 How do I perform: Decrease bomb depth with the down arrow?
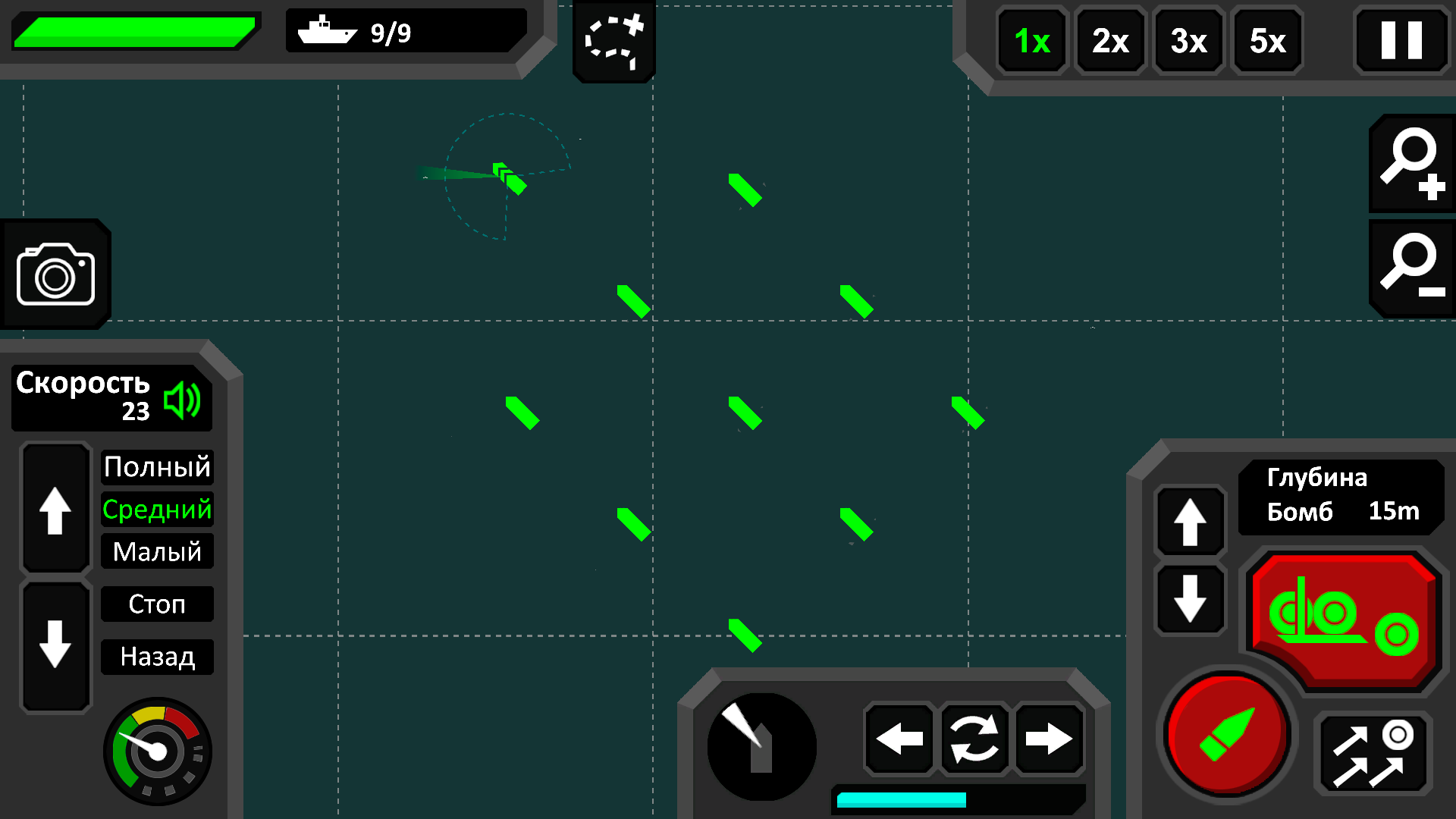(1190, 599)
